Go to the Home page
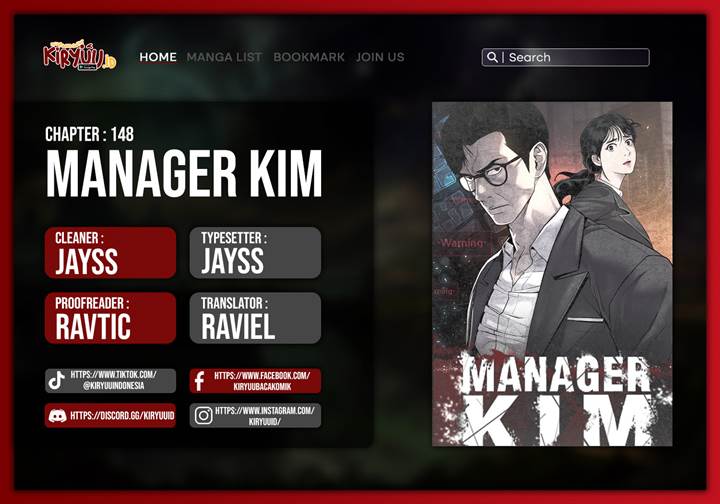The height and width of the screenshot is (504, 720). click(x=158, y=57)
